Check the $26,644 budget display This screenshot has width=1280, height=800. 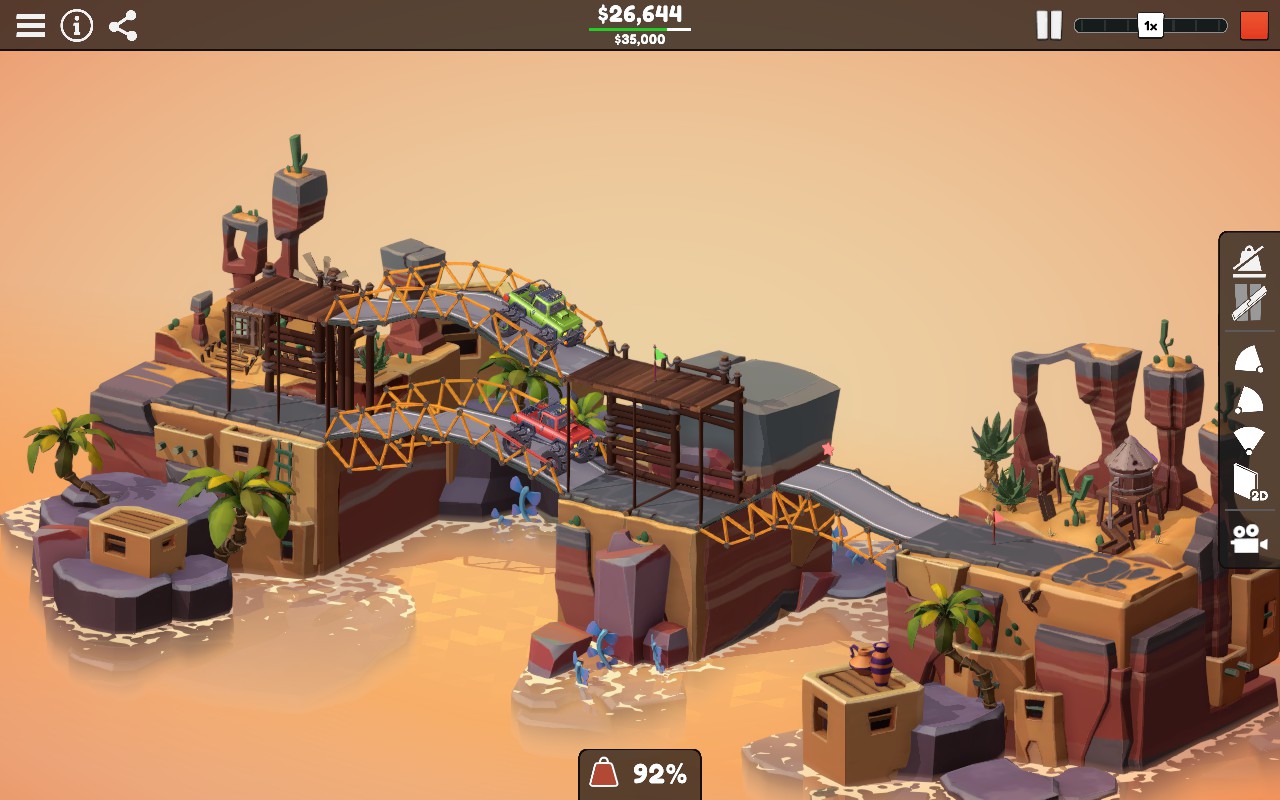point(640,15)
